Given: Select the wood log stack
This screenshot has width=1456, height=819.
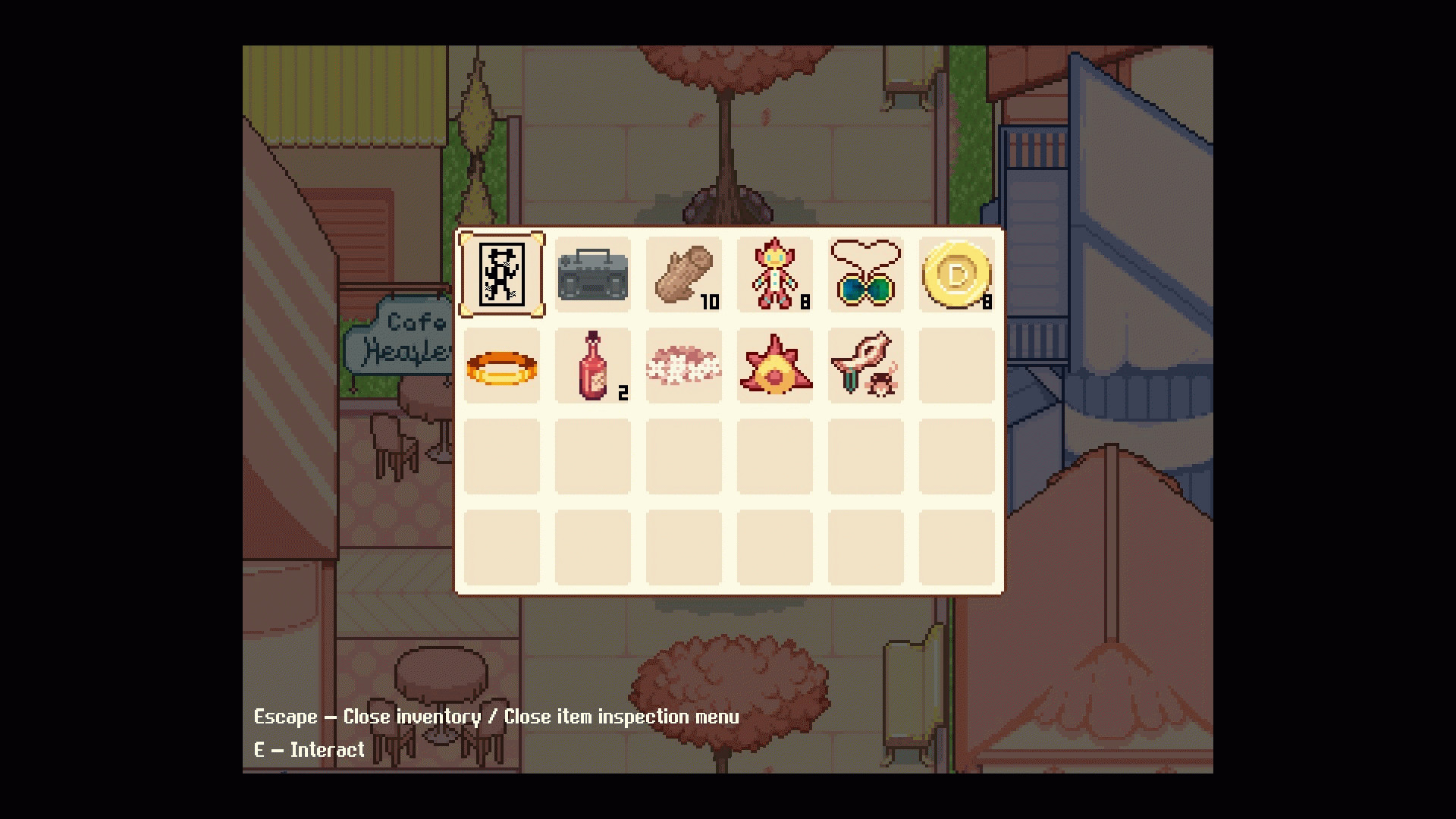Looking at the screenshot, I should [683, 275].
